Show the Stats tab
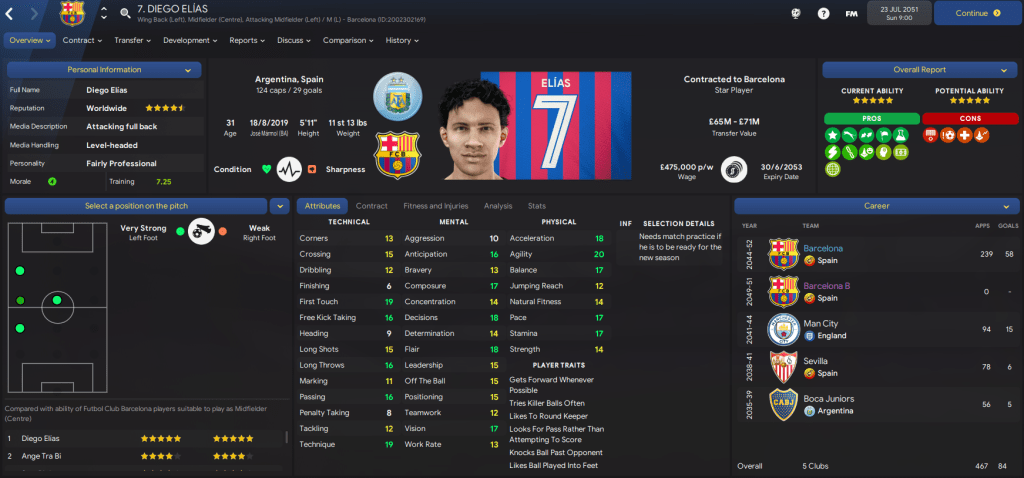The width and height of the screenshot is (1024, 478). tap(537, 205)
